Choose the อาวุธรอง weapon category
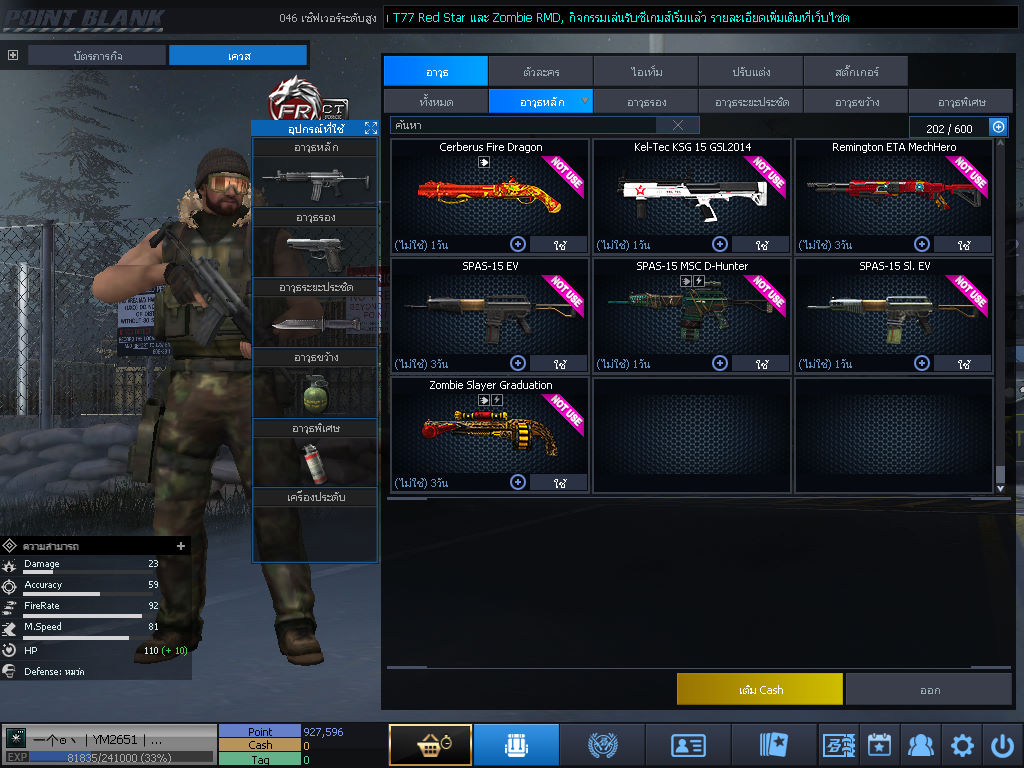 [x=646, y=101]
